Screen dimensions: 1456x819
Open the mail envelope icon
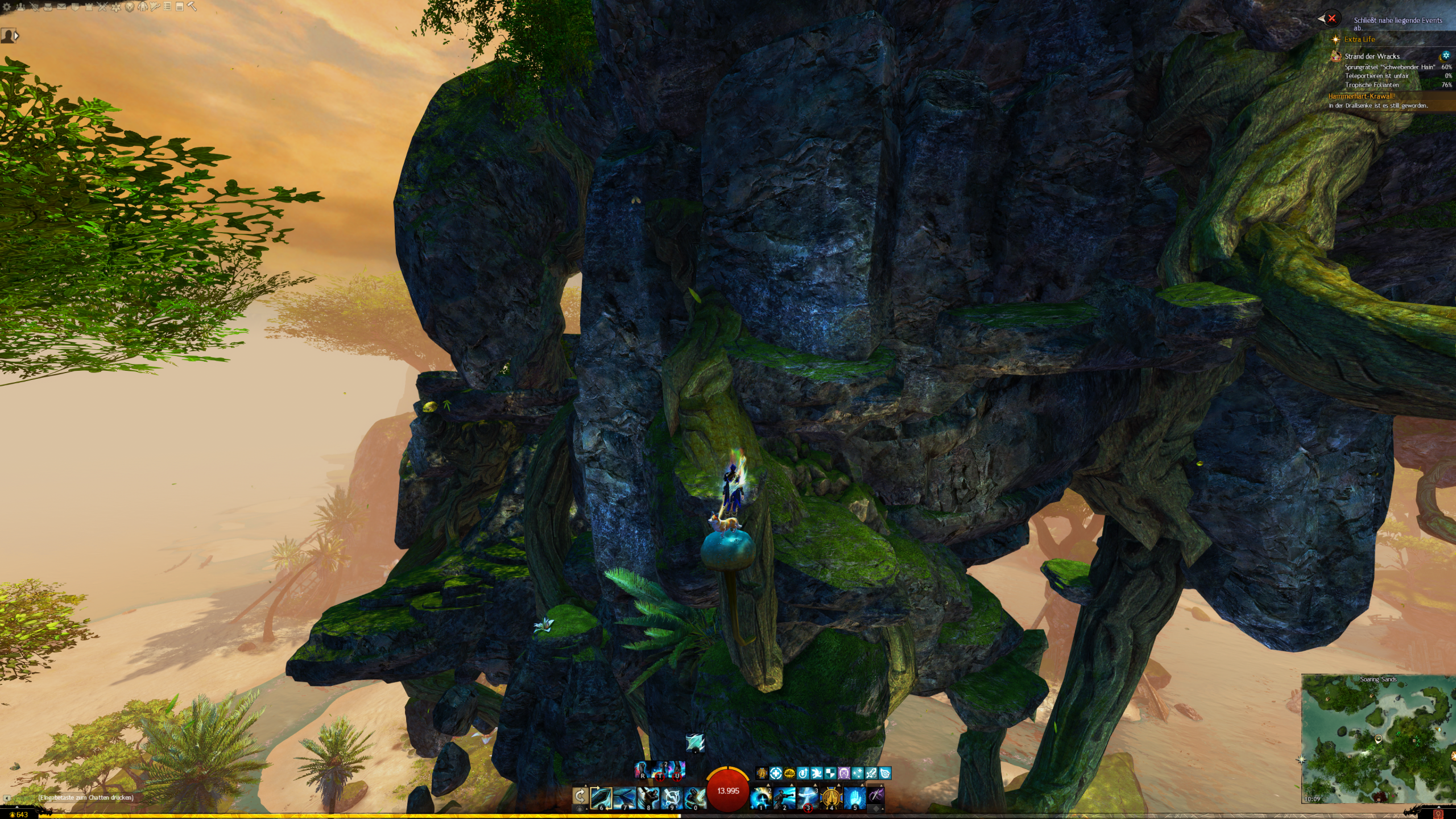pyautogui.click(x=61, y=7)
